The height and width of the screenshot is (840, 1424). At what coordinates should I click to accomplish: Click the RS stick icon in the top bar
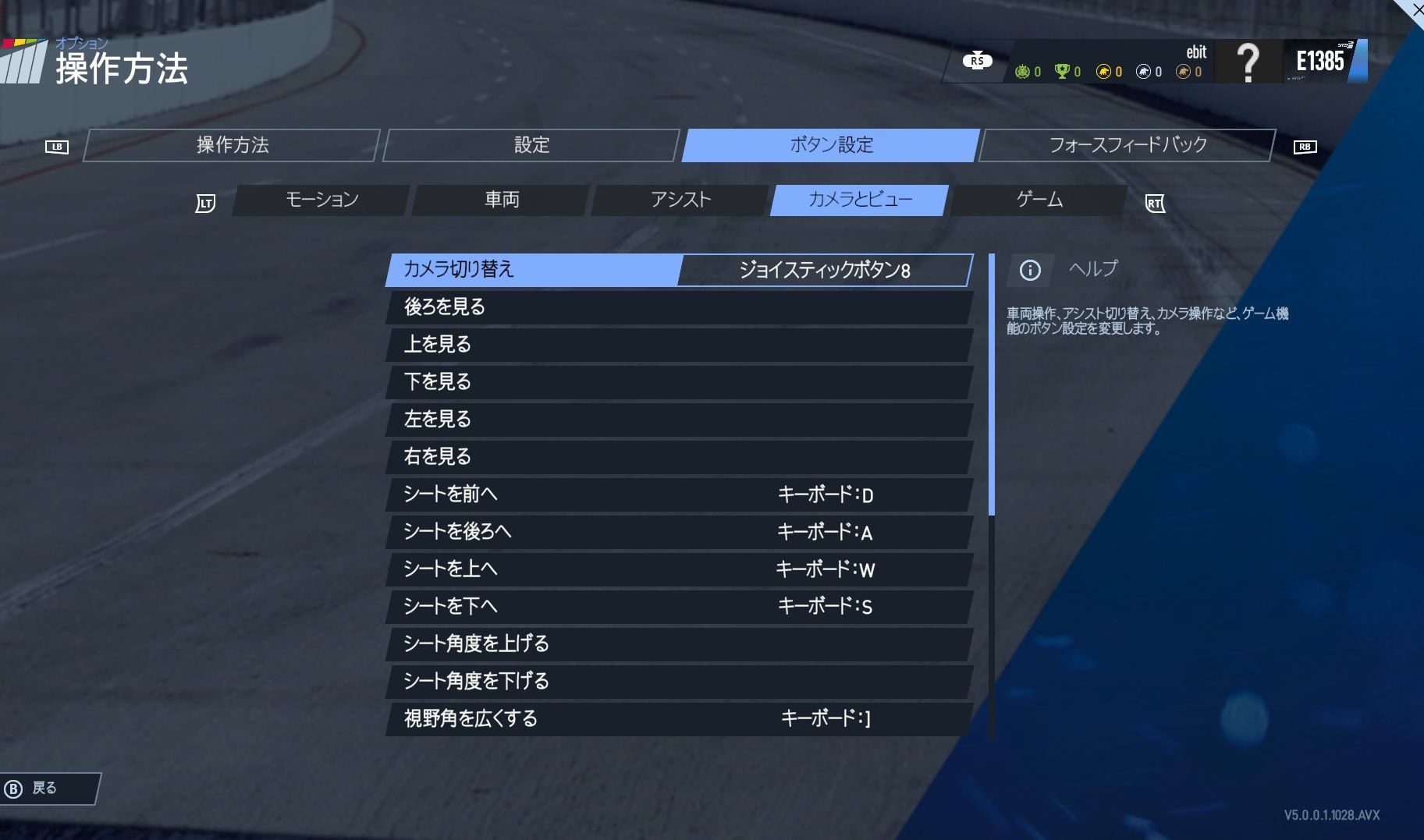[x=978, y=60]
